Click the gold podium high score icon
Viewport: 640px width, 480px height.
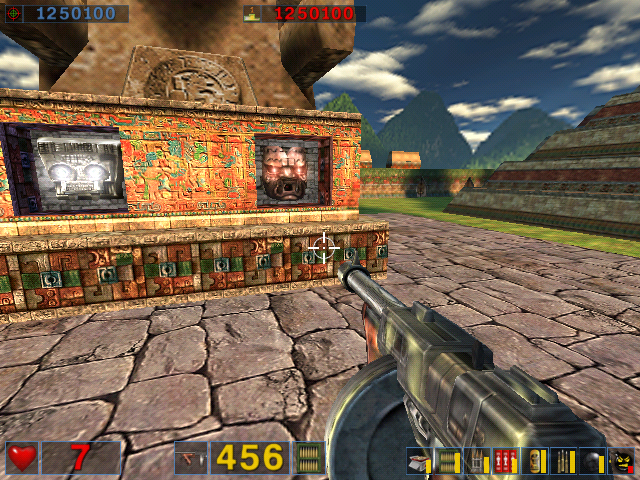(x=251, y=14)
